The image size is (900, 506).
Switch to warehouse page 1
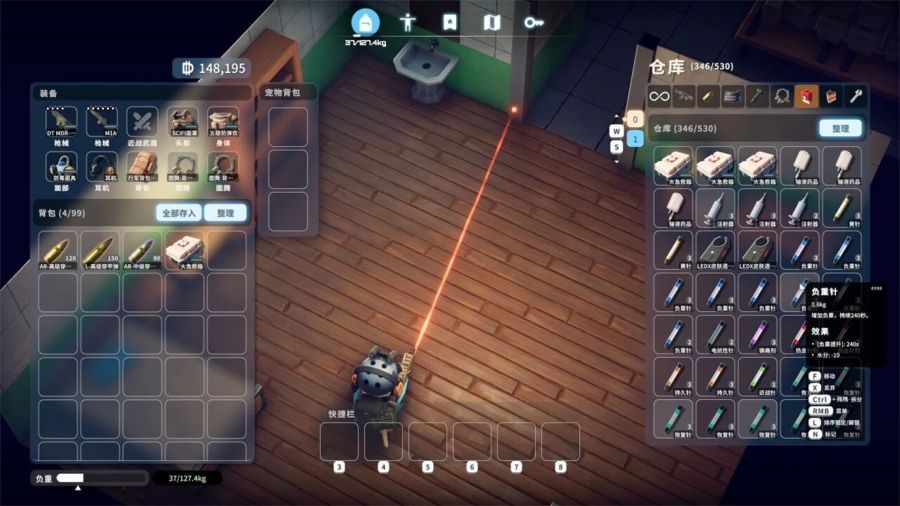(x=634, y=139)
